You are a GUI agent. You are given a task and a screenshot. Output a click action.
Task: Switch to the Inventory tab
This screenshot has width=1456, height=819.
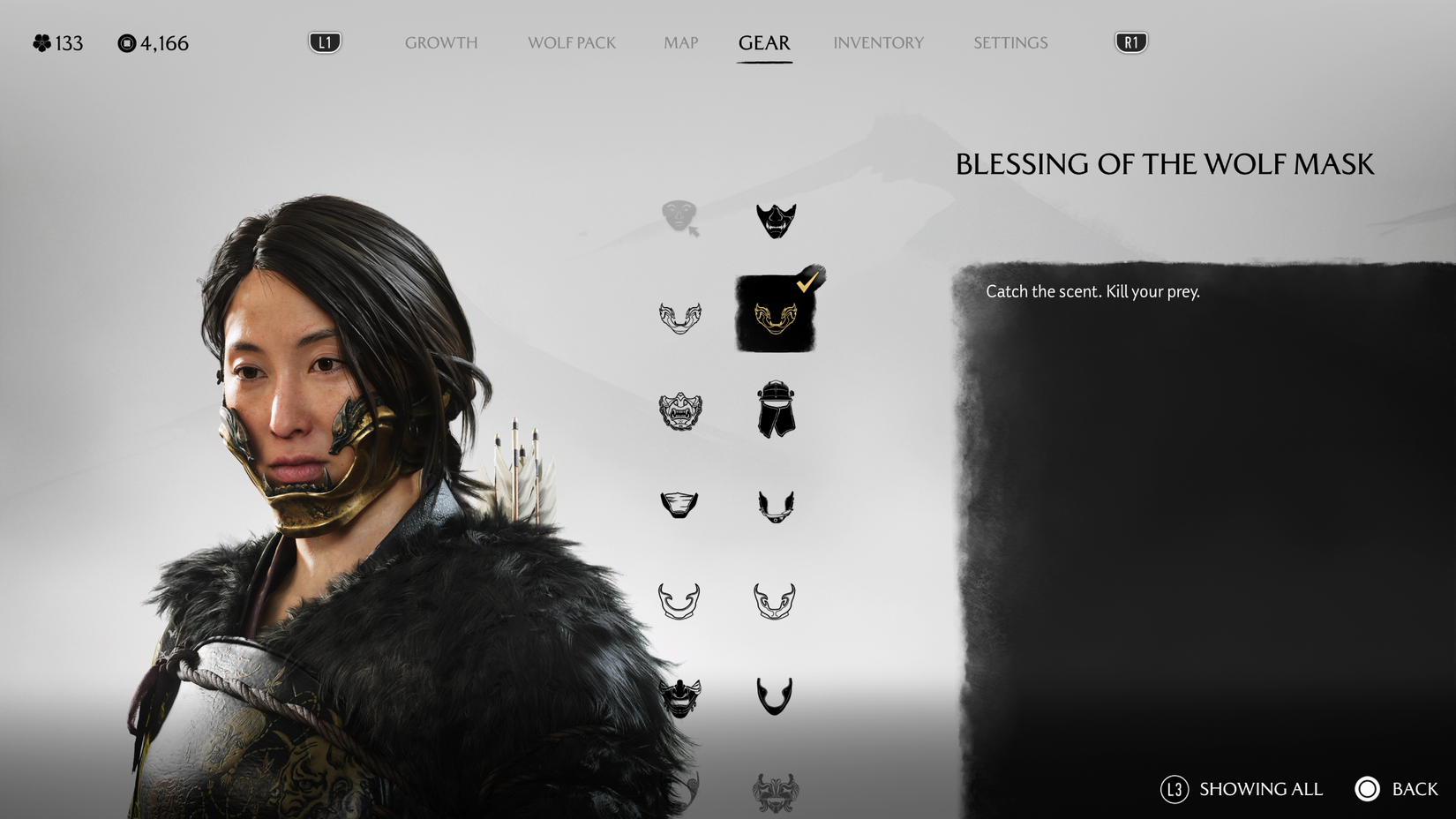click(x=879, y=41)
